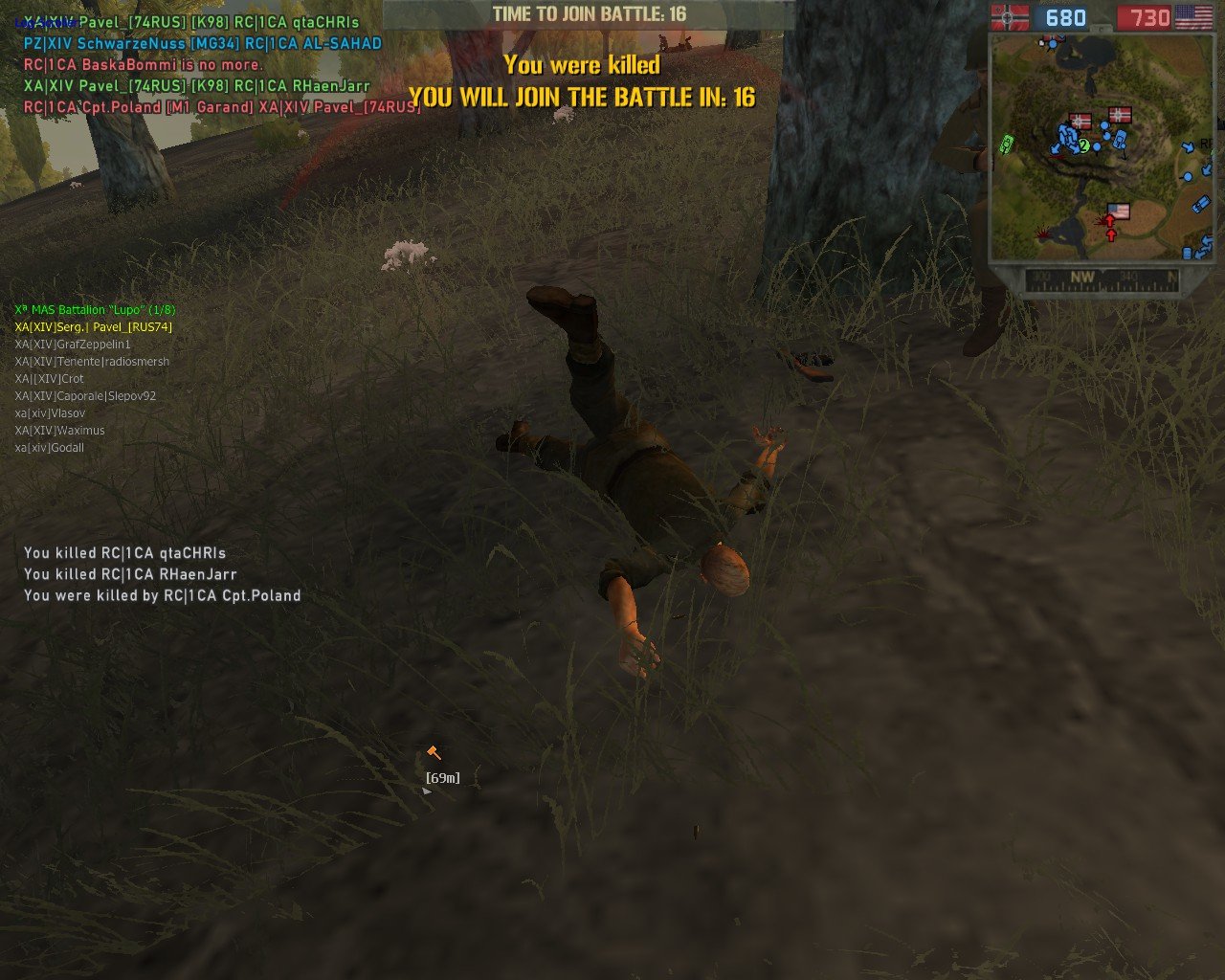This screenshot has width=1225, height=980.
Task: Click the "killed by RC|1CA Cpt.Poland" message
Action: pos(163,595)
